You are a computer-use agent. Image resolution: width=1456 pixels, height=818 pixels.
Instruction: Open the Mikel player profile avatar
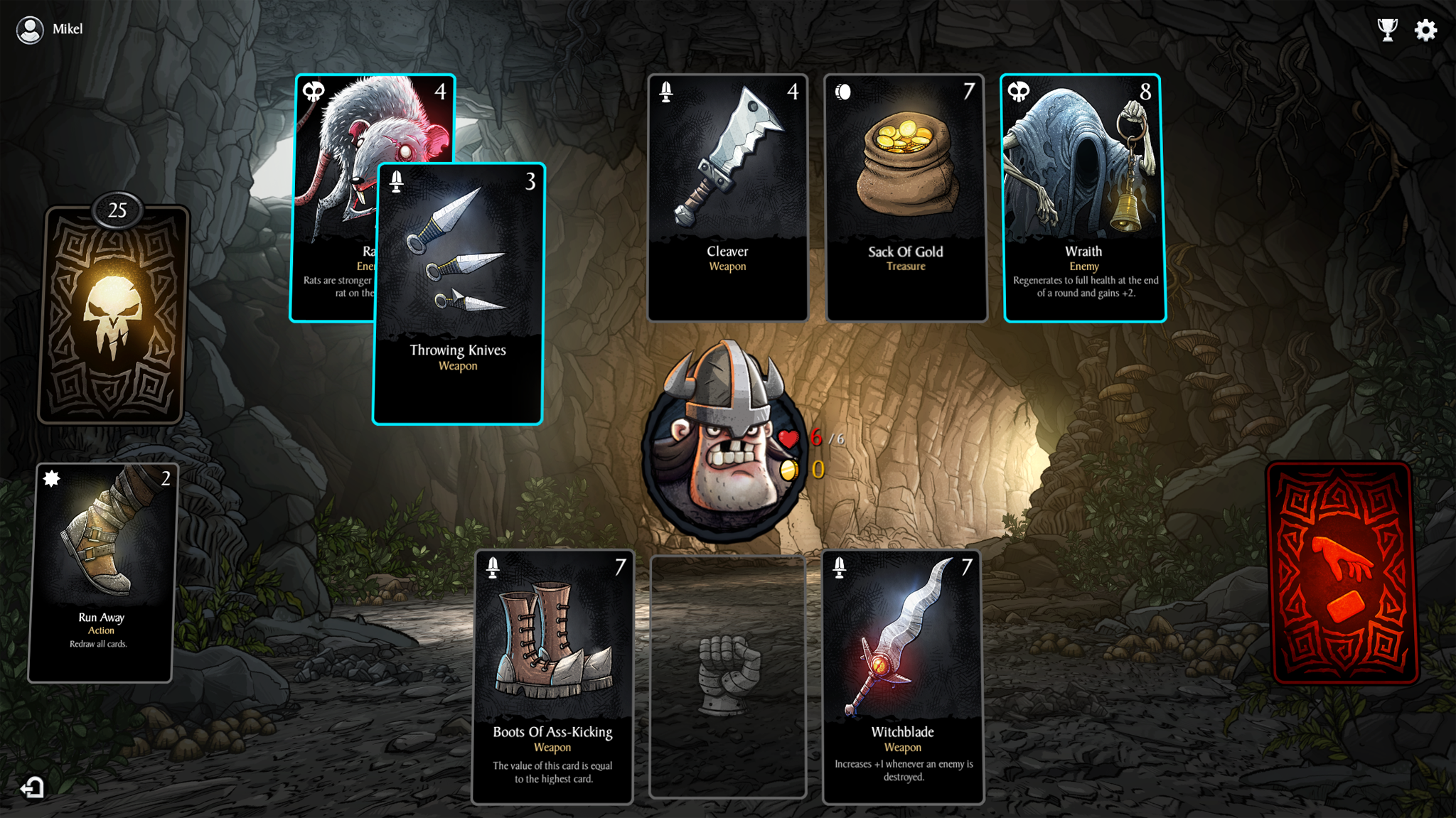pyautogui.click(x=31, y=29)
